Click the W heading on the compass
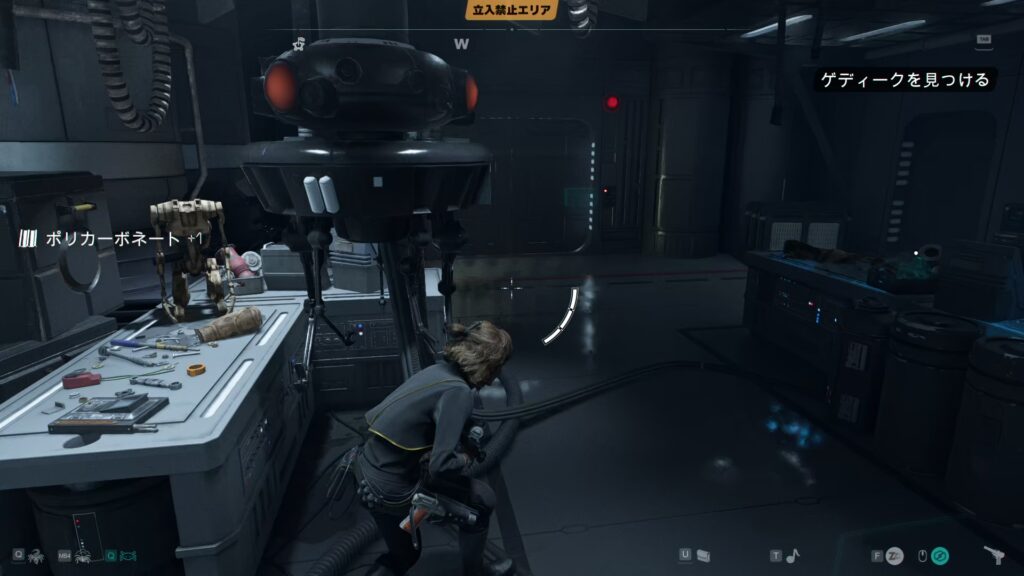1024x576 pixels. pyautogui.click(x=461, y=44)
